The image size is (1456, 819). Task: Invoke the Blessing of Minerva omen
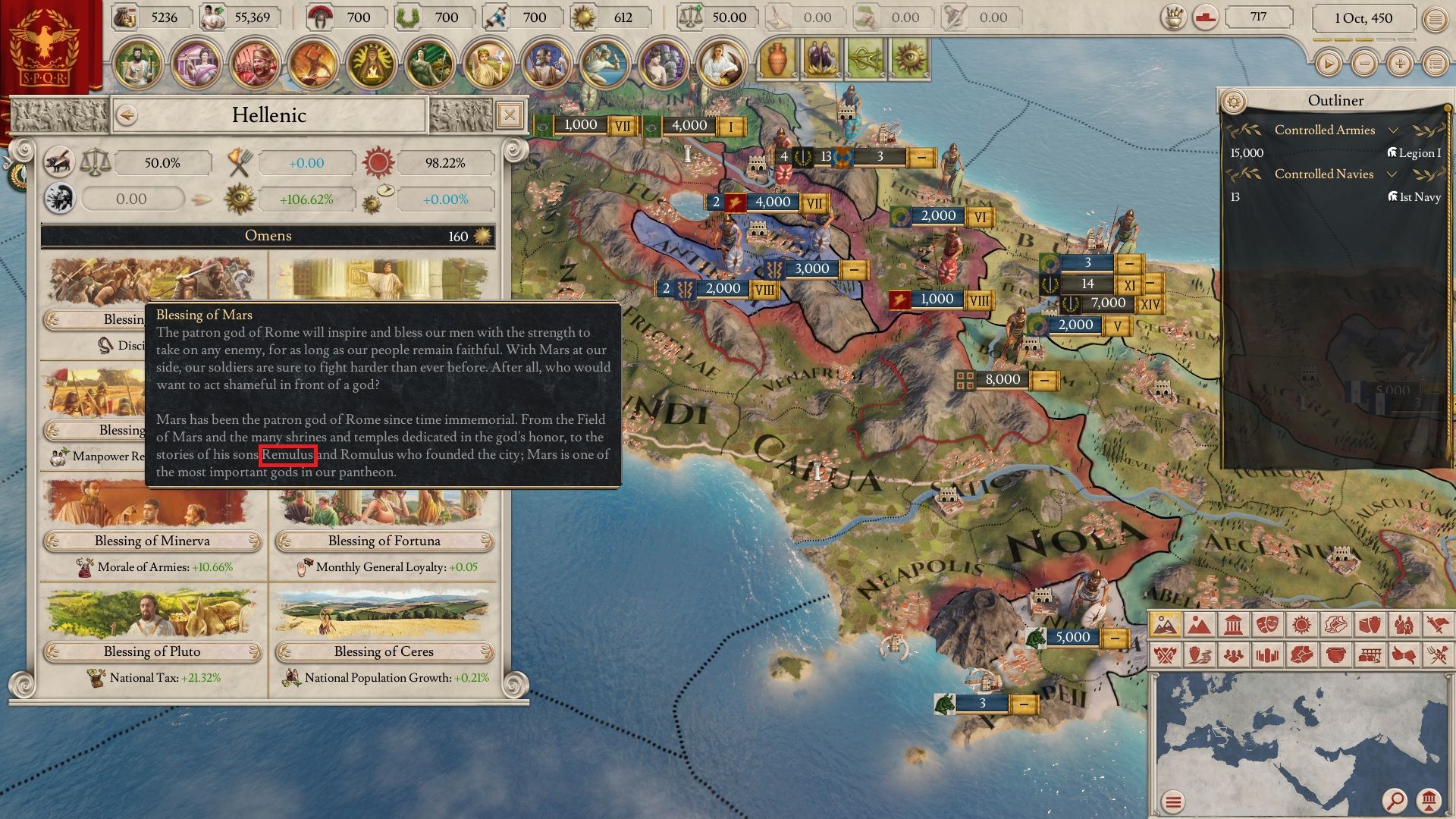(152, 541)
